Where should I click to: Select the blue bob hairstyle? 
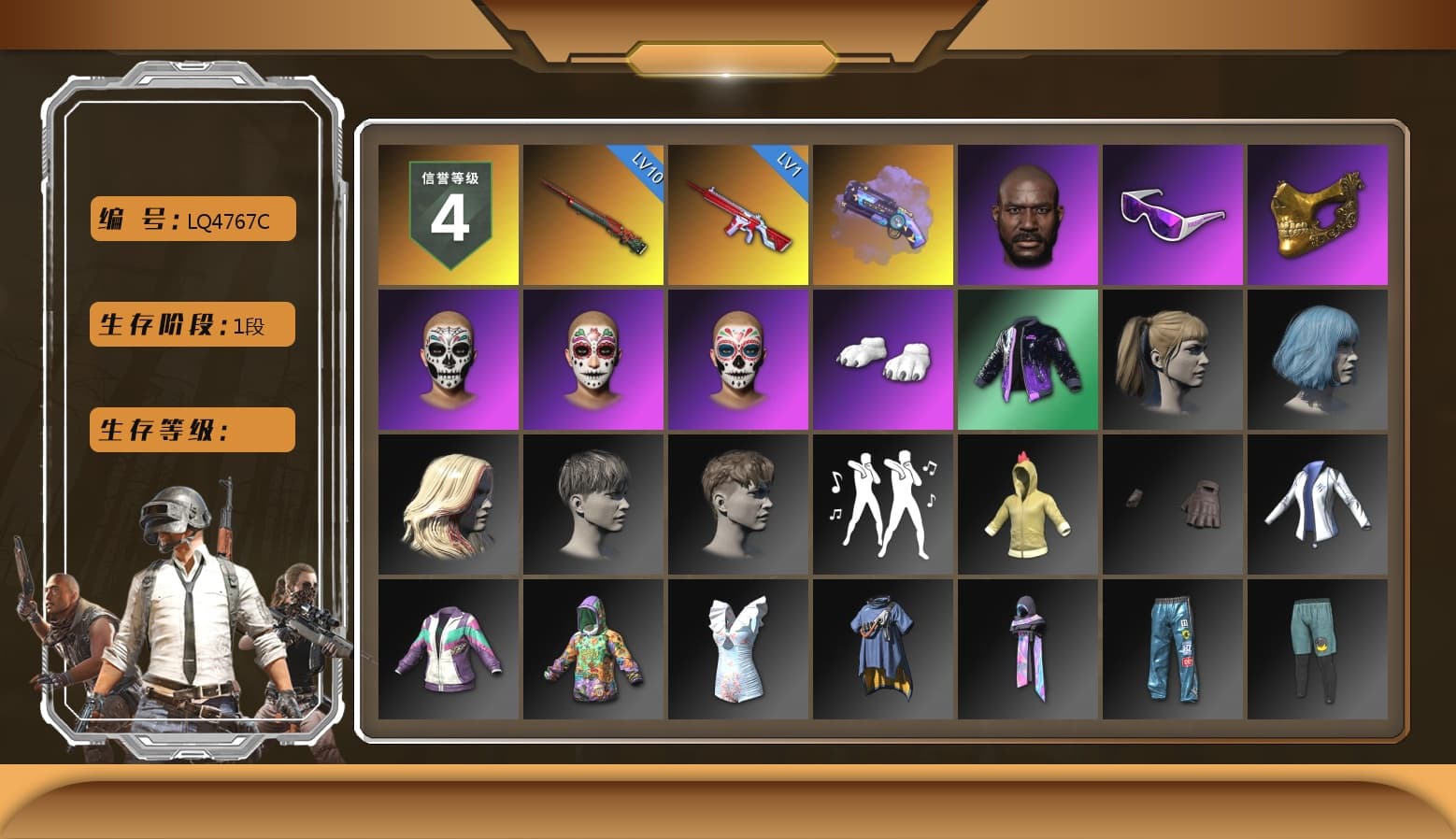[1318, 359]
